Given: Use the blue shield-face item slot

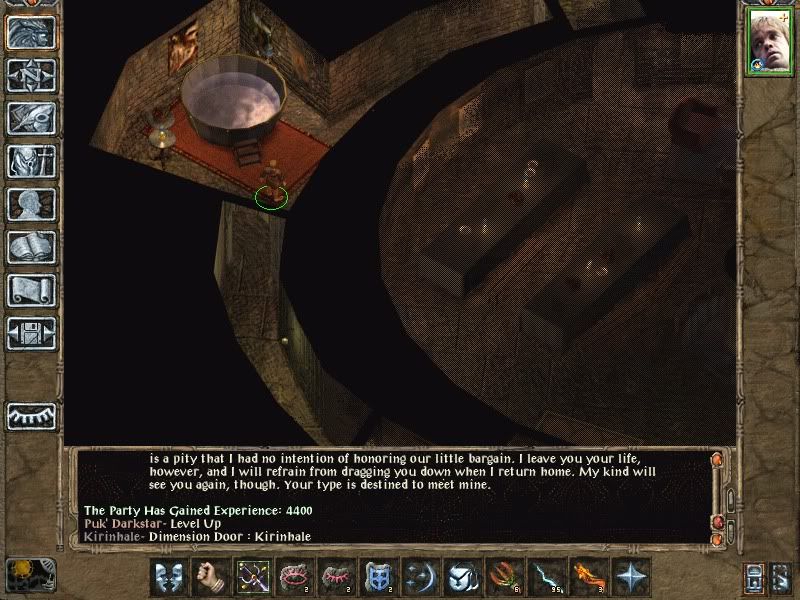Looking at the screenshot, I should pyautogui.click(x=376, y=577).
